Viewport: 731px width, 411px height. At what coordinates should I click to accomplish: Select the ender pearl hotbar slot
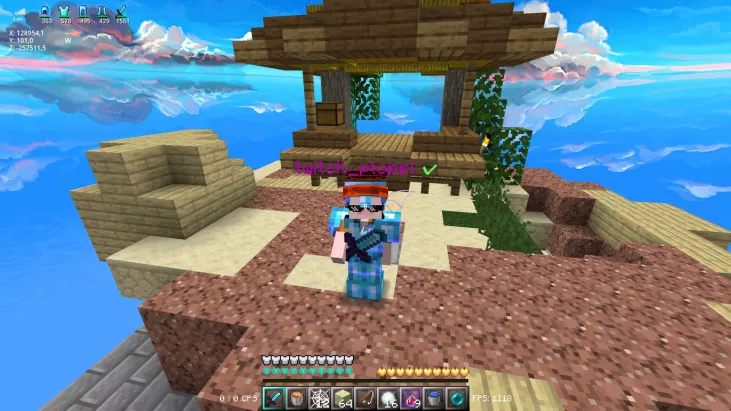coord(457,398)
